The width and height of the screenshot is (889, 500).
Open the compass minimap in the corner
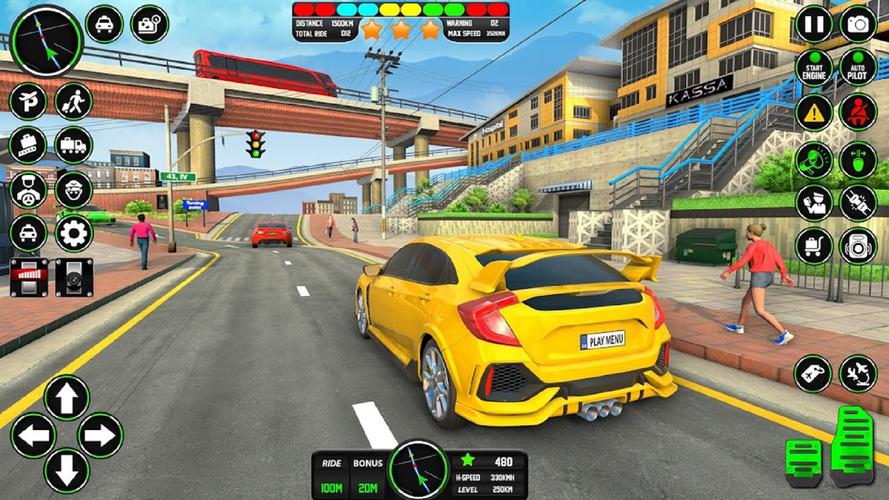[x=46, y=40]
